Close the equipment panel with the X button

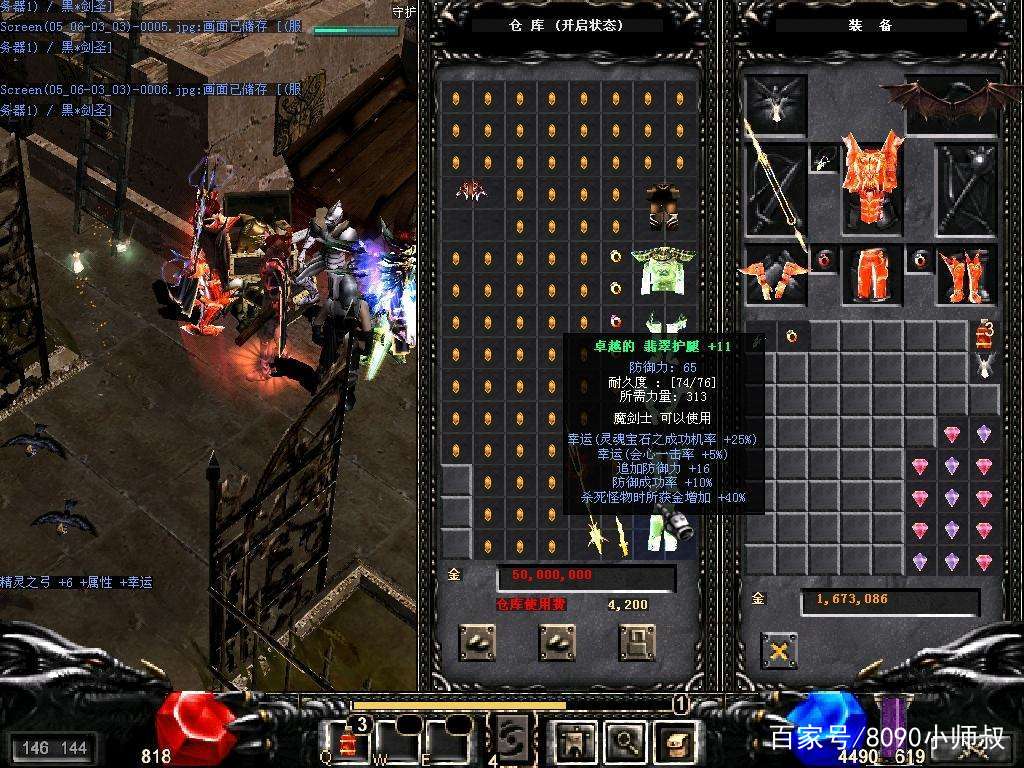click(778, 650)
